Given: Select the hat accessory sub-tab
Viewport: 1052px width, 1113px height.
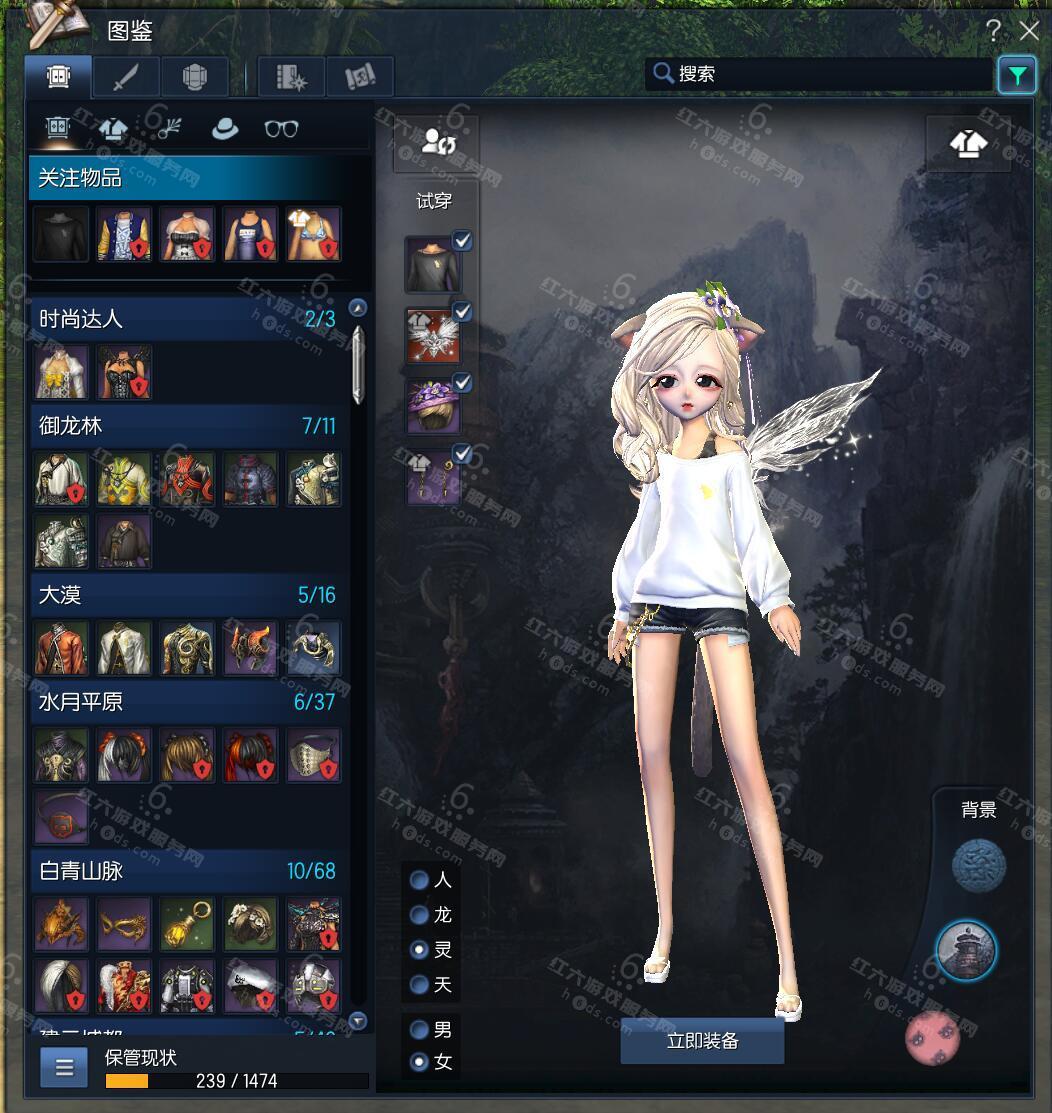Looking at the screenshot, I should 224,128.
